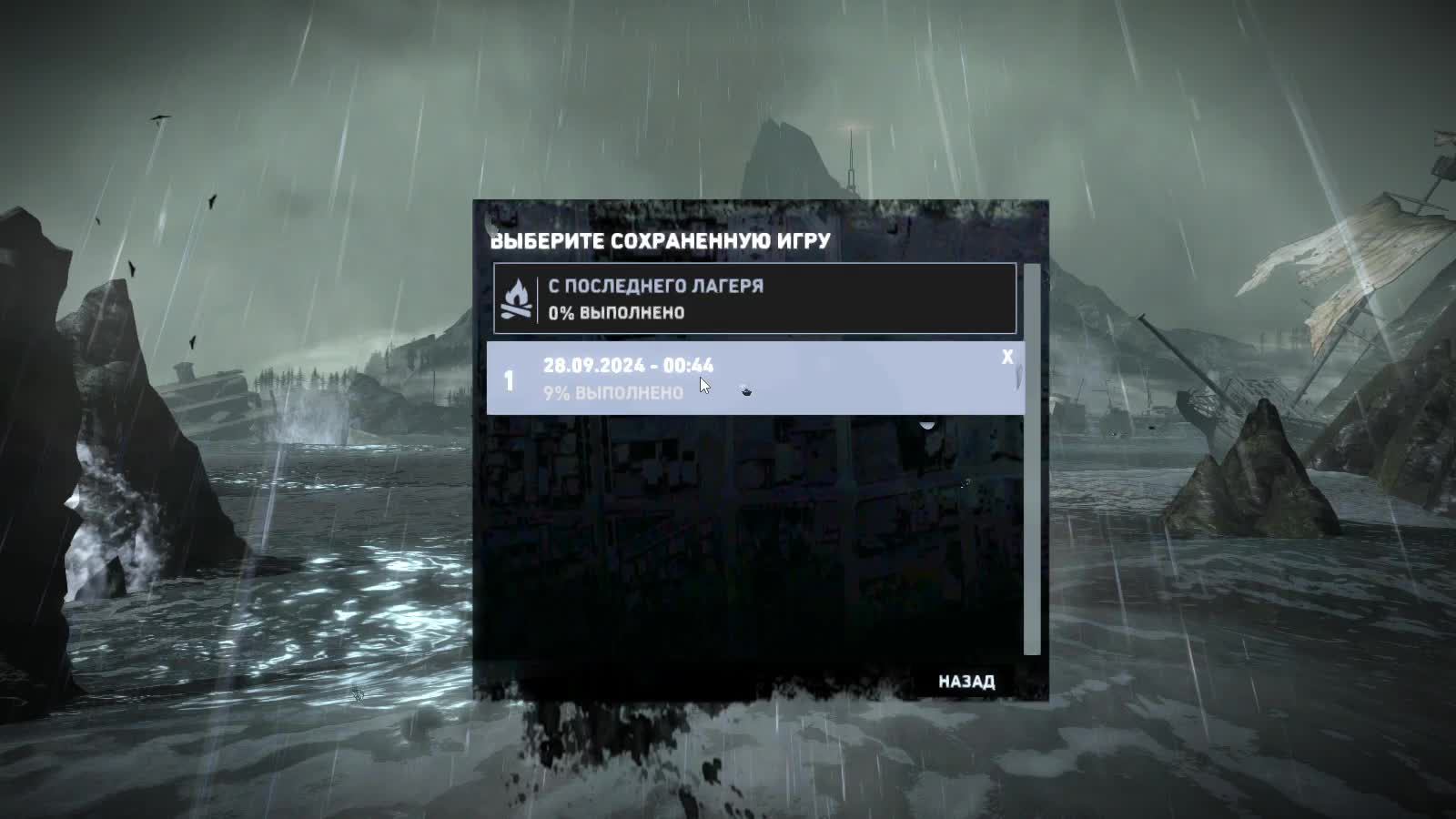Select the highlighted save slot entry
Image resolution: width=1456 pixels, height=819 pixels.
tap(753, 375)
